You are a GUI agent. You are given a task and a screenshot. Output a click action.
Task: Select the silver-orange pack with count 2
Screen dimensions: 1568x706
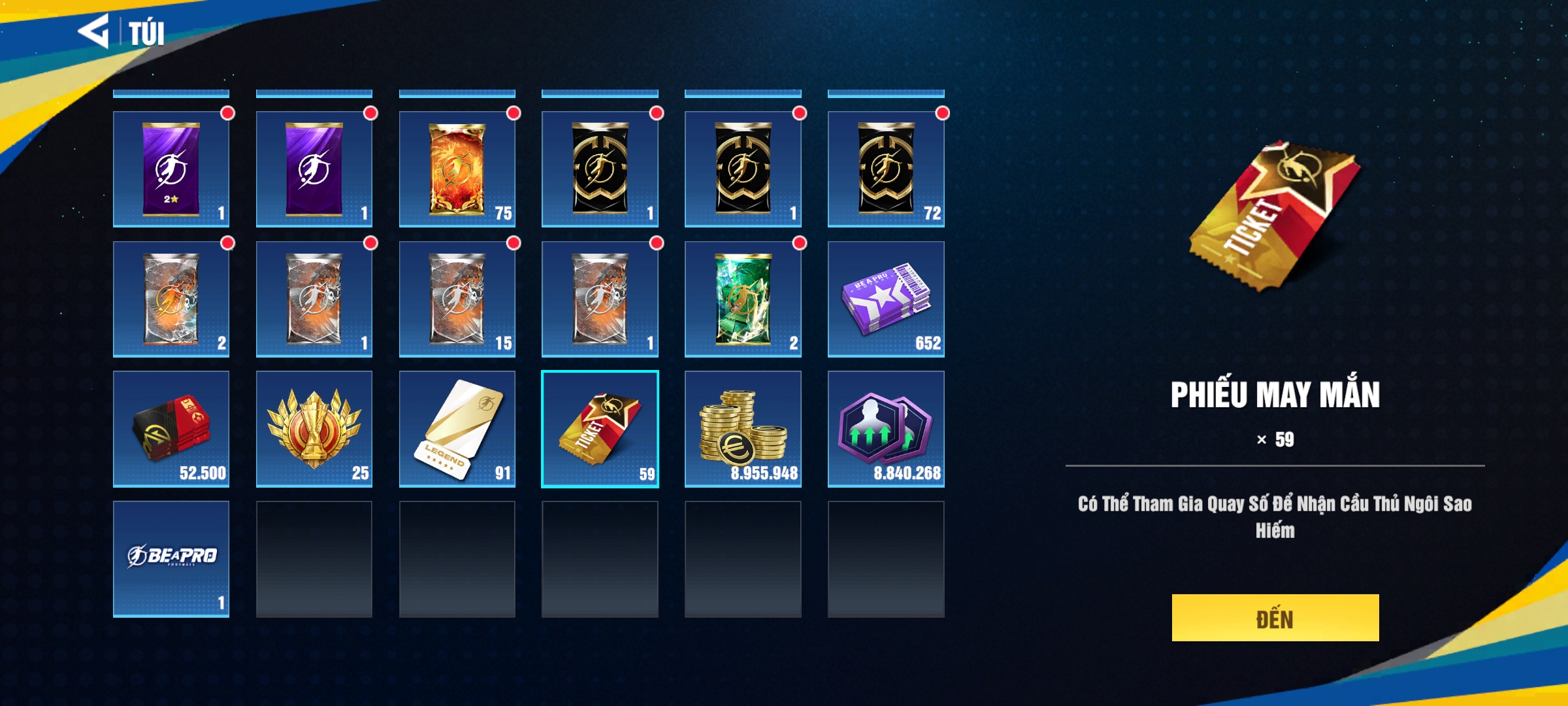click(x=171, y=299)
